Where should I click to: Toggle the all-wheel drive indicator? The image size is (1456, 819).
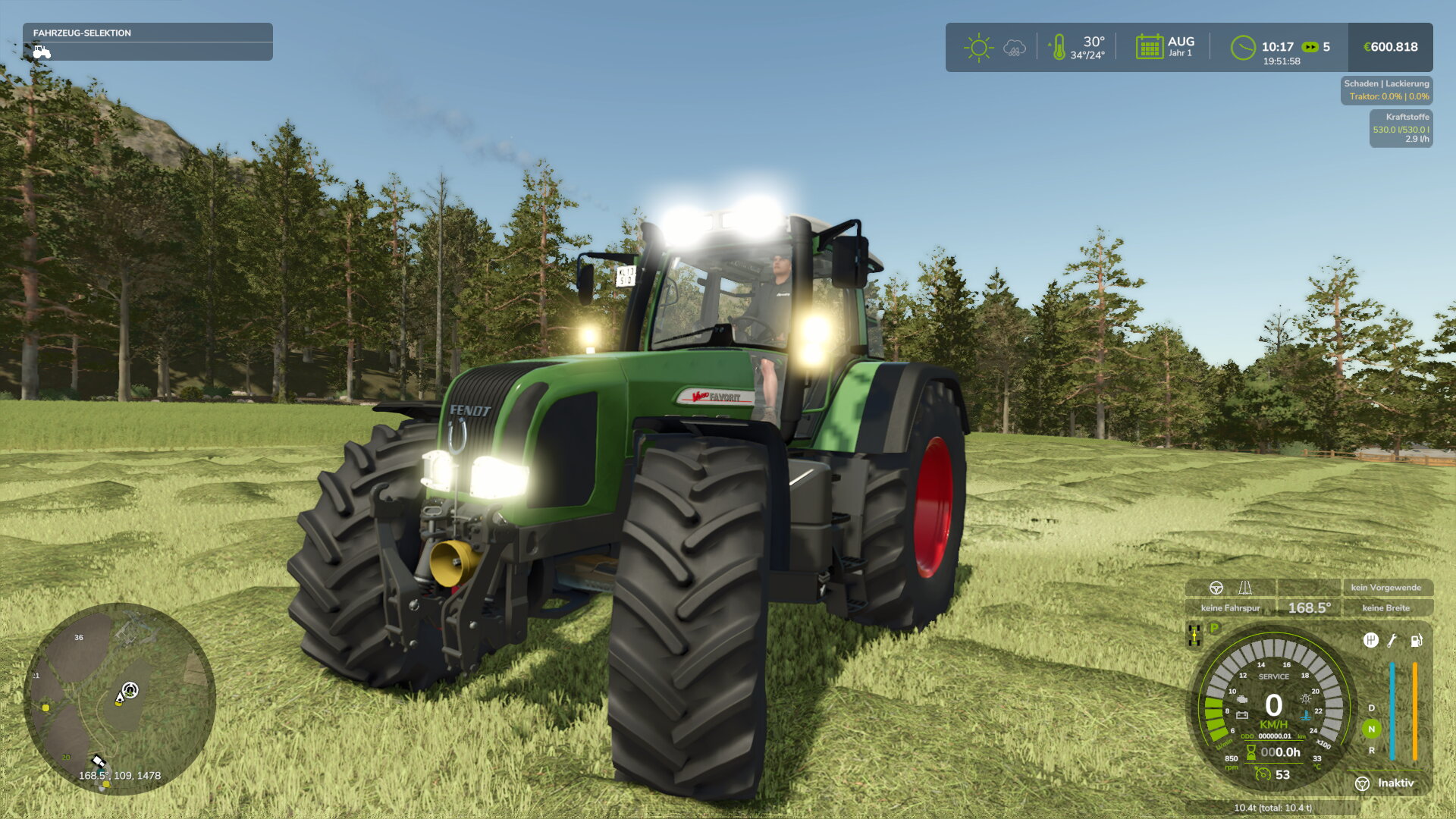[x=1194, y=634]
